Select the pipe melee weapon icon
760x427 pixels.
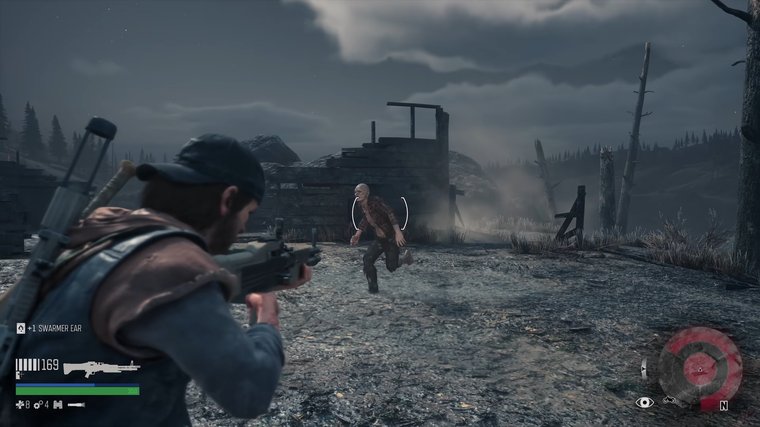(76, 405)
